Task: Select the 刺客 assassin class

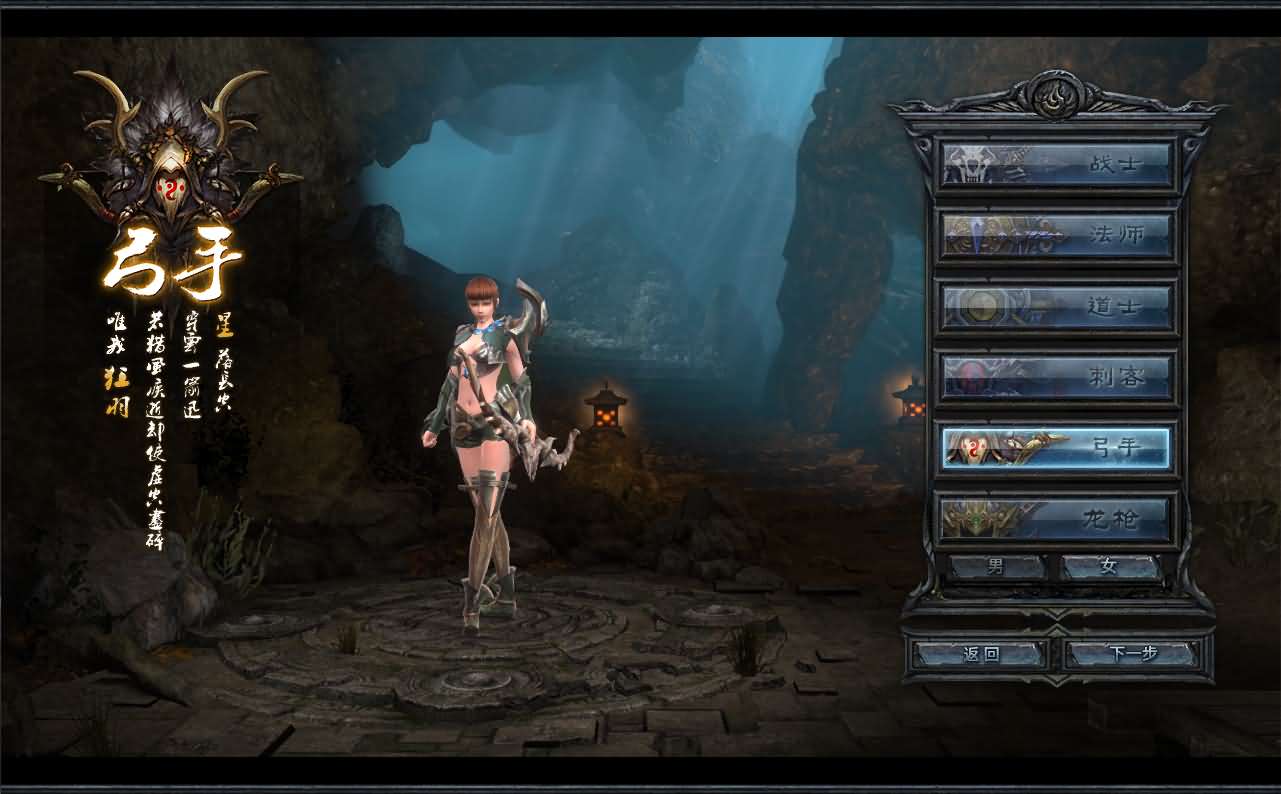Action: click(1056, 377)
